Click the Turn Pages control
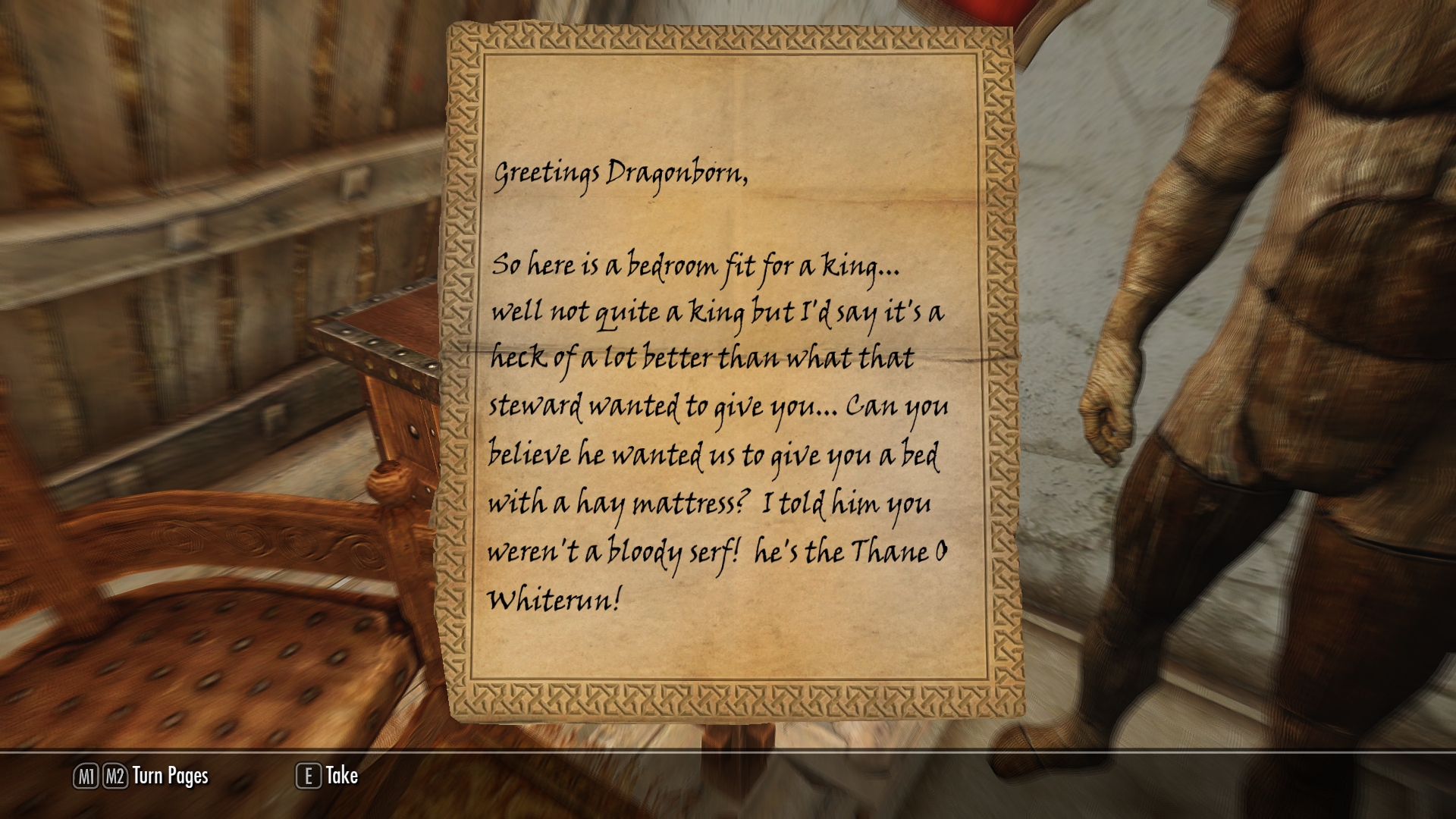1456x819 pixels. (142, 776)
